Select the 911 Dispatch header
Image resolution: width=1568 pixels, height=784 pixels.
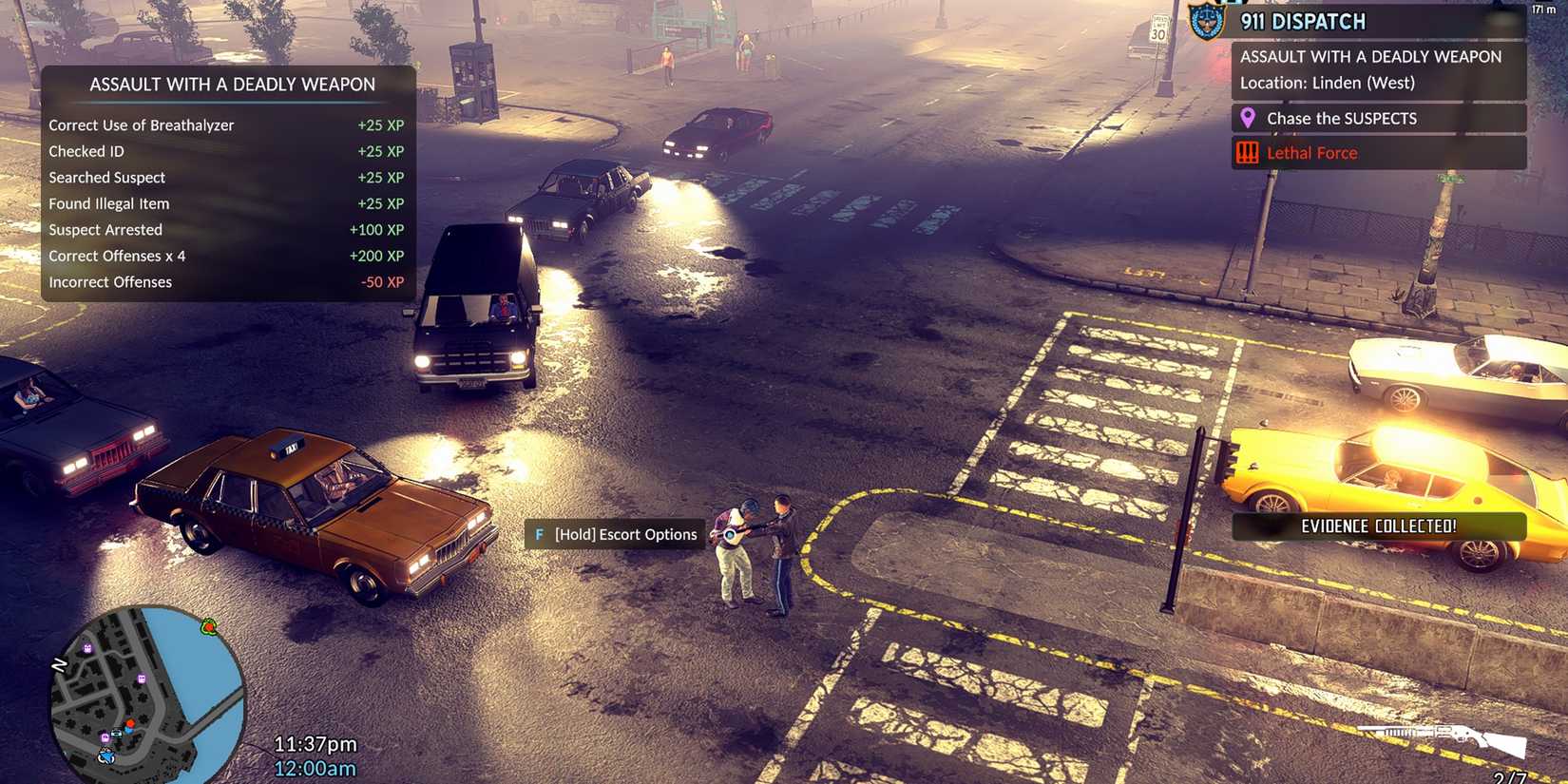(x=1302, y=21)
